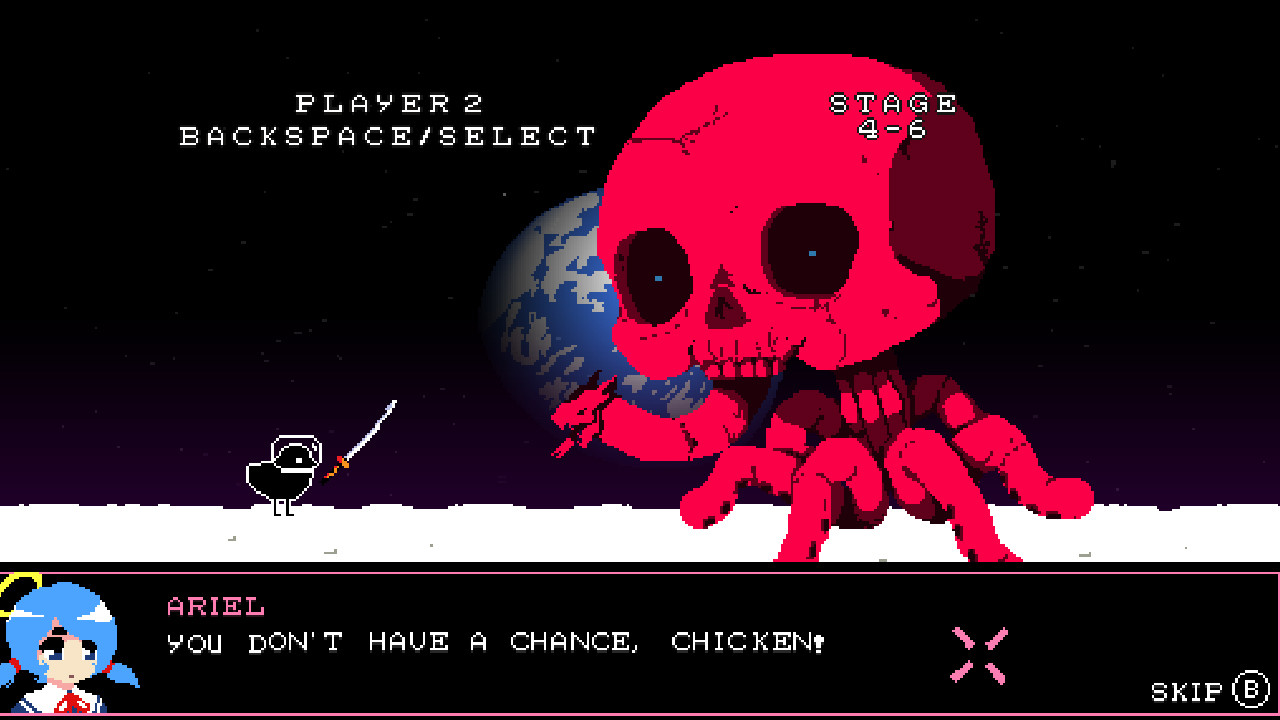Click the PLAYER 2 heading text

390,103
